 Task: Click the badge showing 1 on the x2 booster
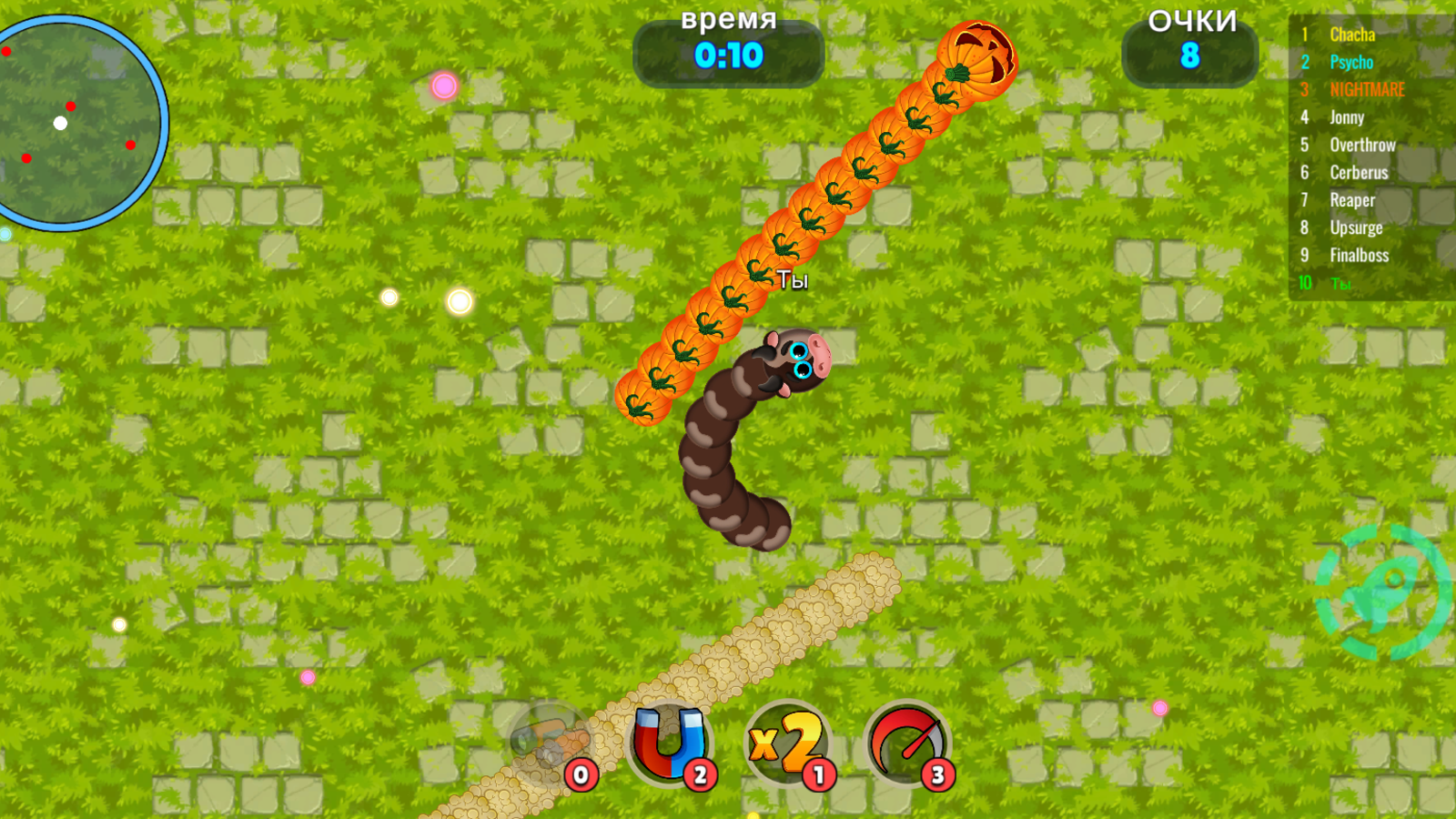(817, 775)
